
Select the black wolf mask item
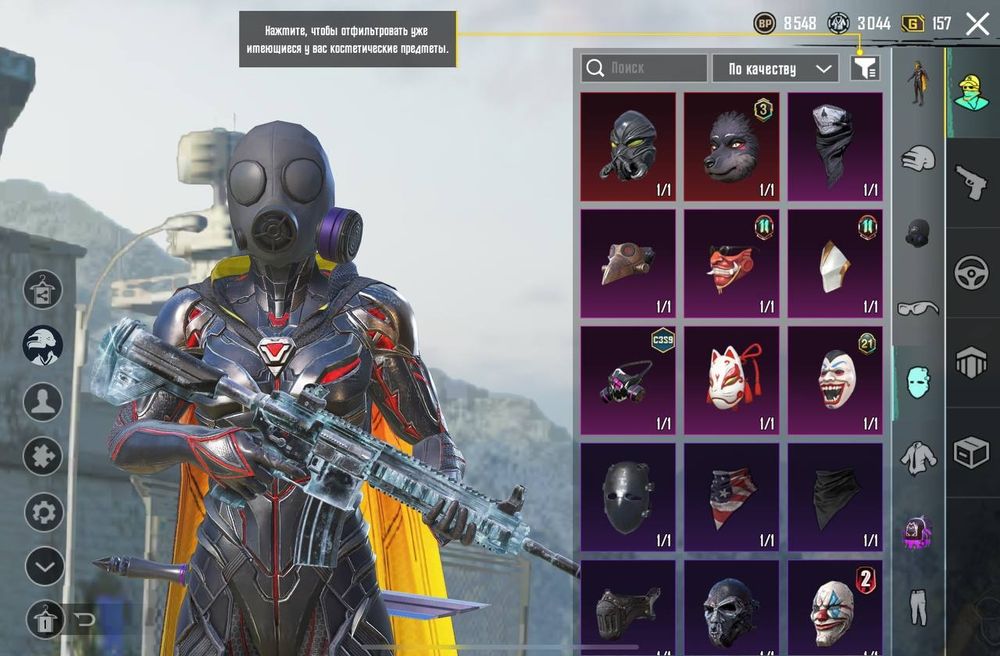pos(731,146)
